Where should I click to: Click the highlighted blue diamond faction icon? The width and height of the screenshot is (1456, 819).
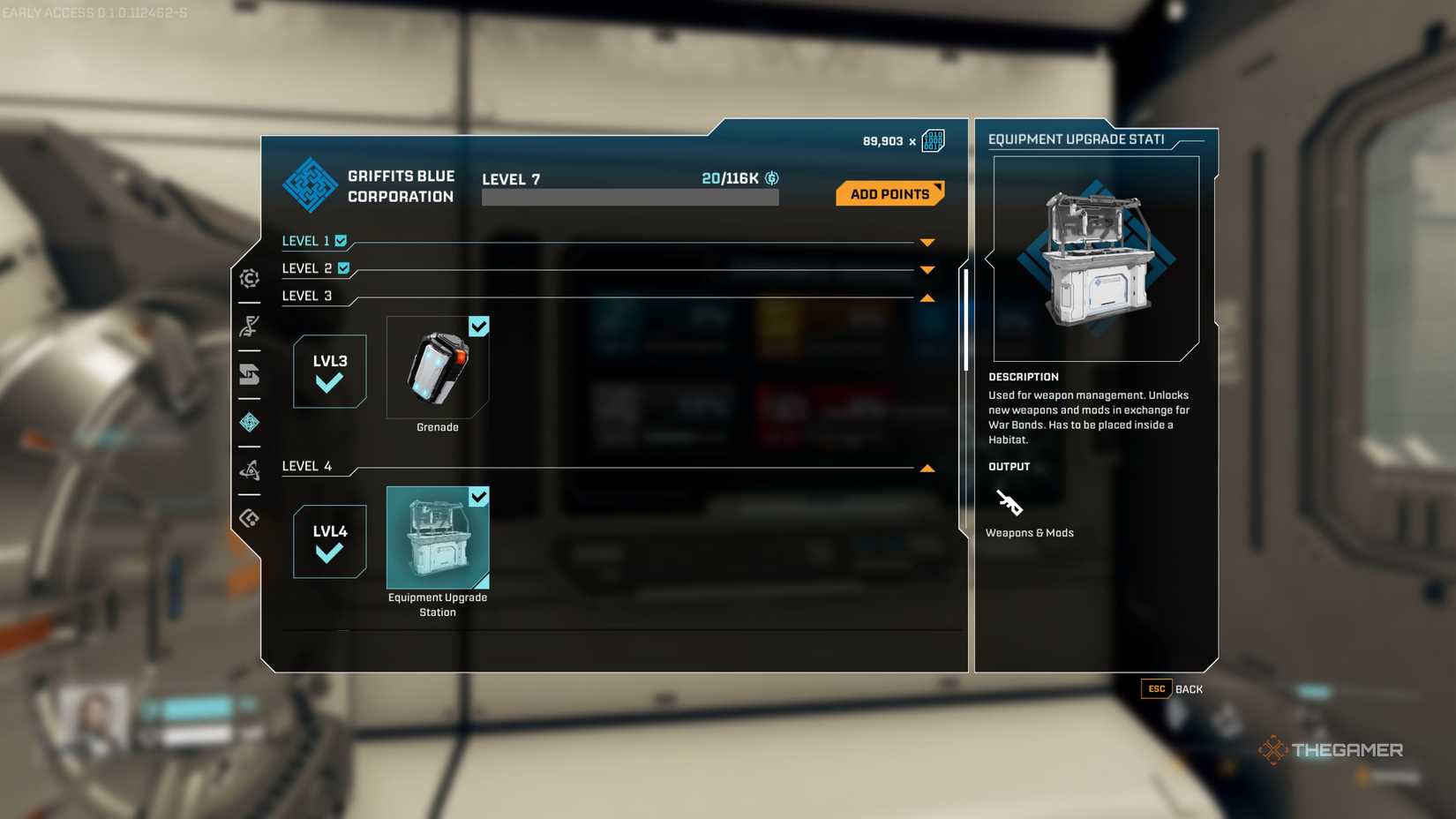tap(250, 424)
